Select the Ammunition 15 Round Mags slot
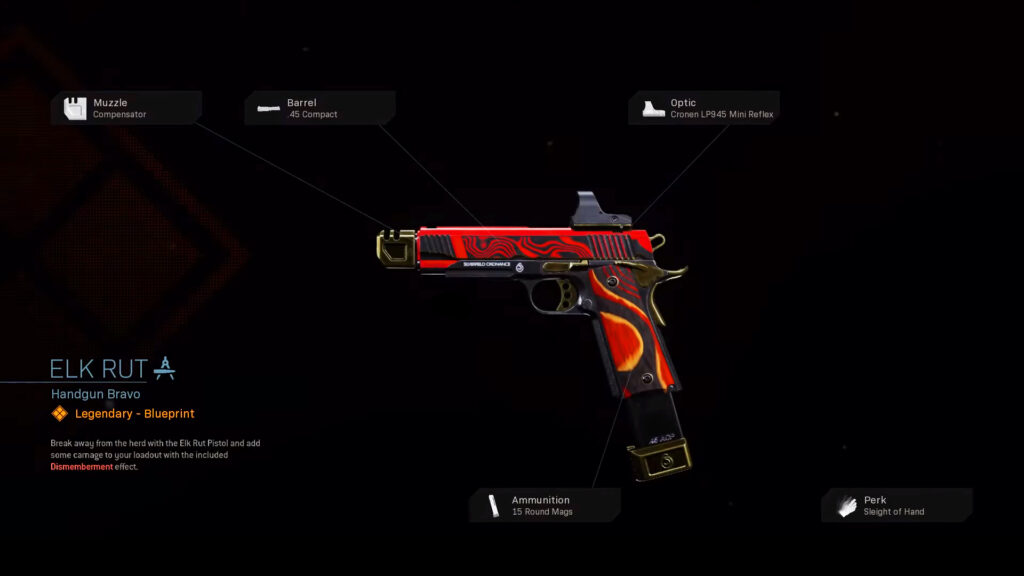 pos(545,505)
